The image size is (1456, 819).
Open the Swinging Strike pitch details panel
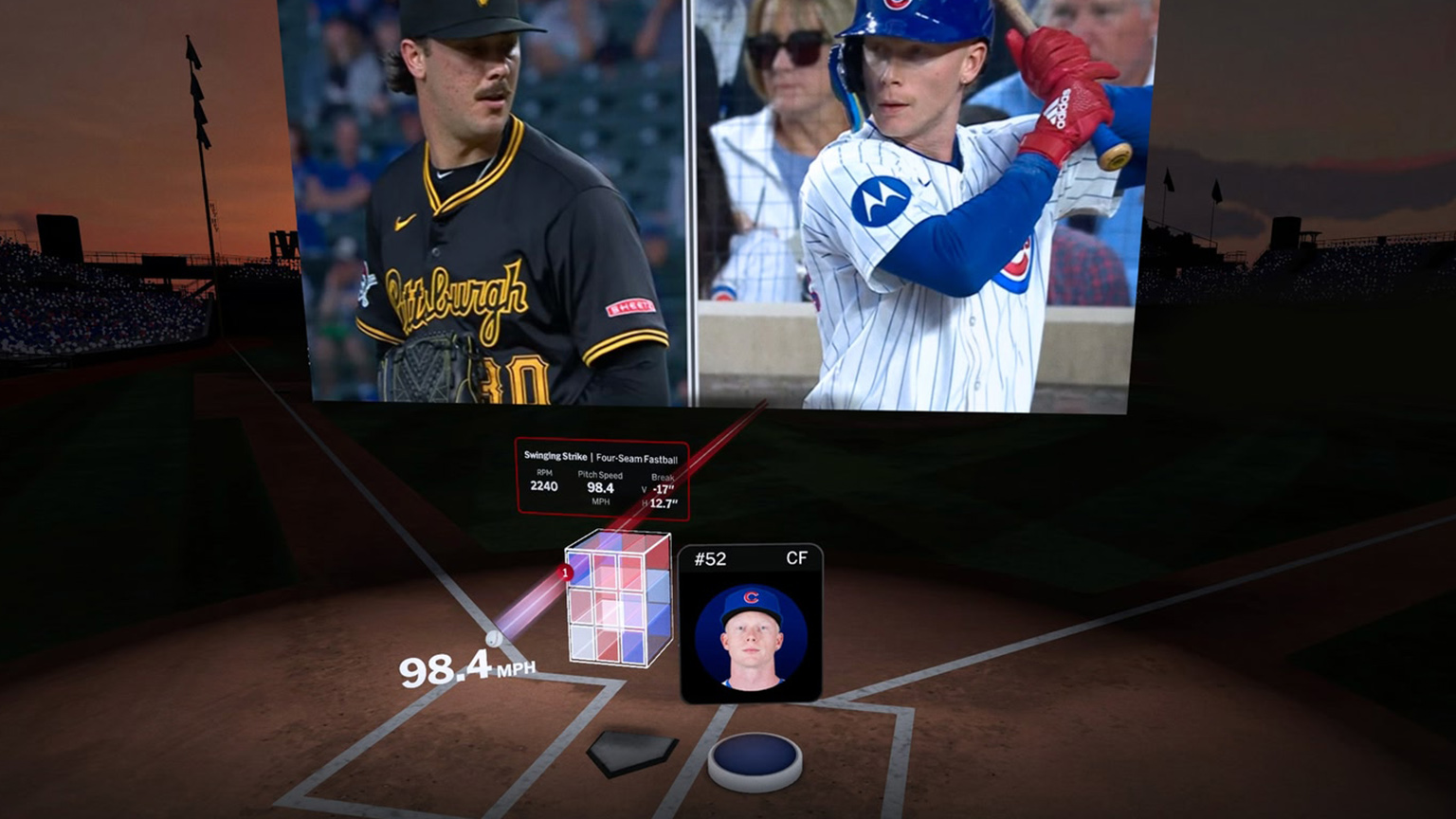point(601,479)
